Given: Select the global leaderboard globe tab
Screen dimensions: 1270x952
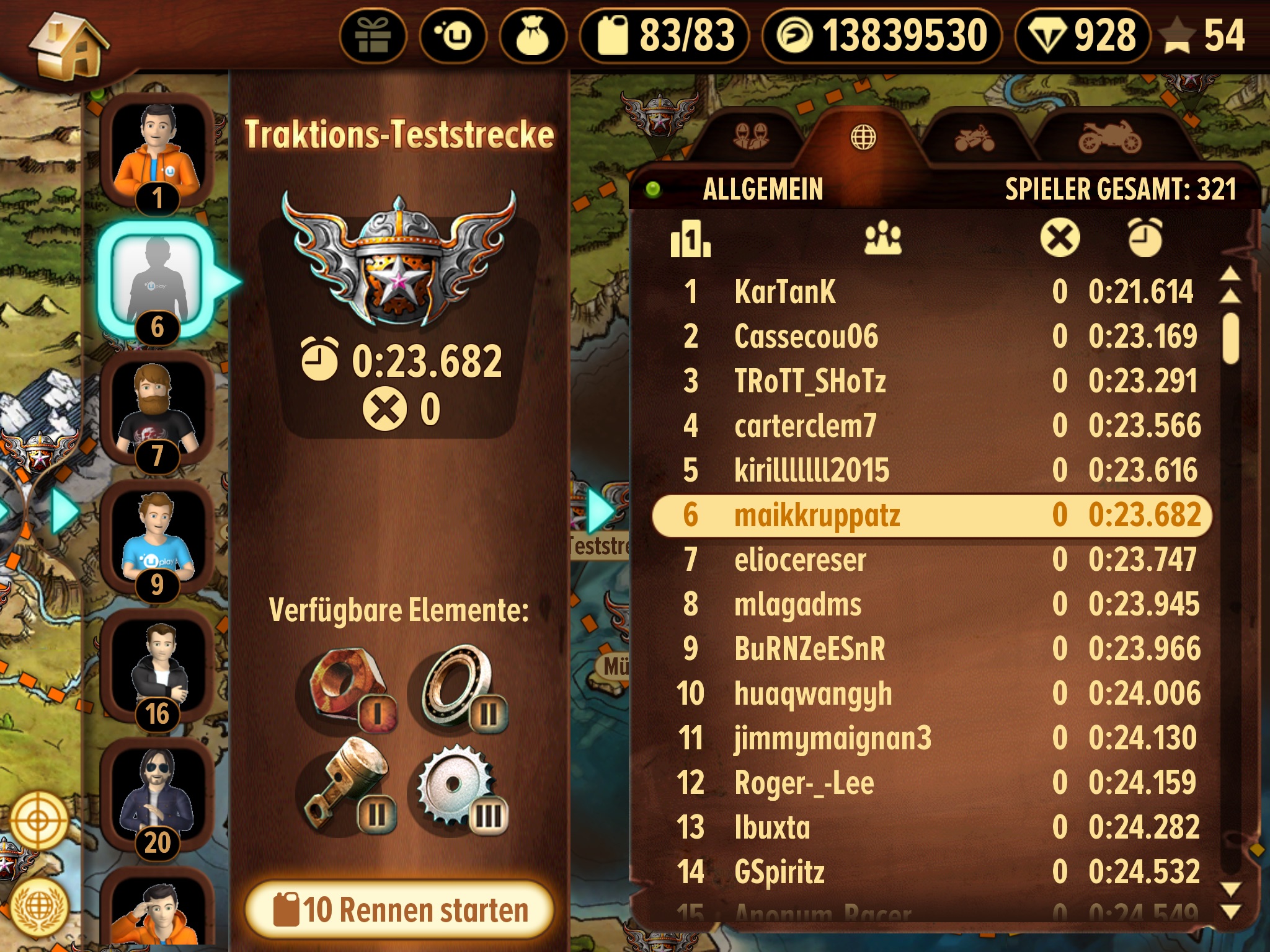Looking at the screenshot, I should click(x=863, y=136).
